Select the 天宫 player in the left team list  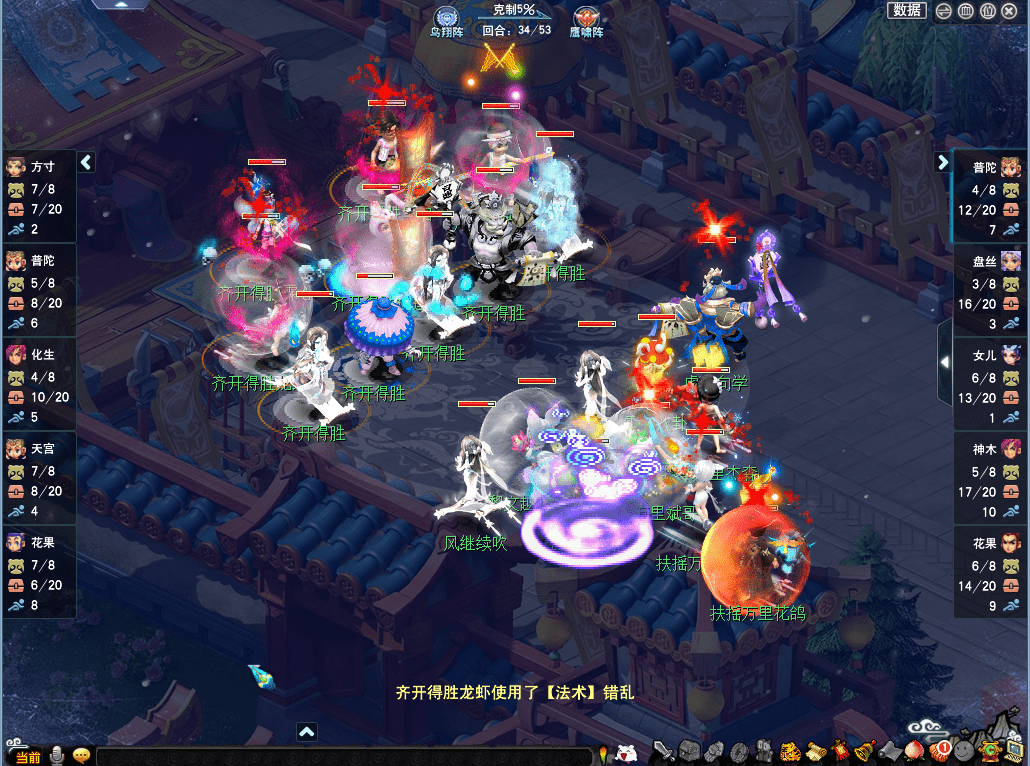(x=39, y=477)
